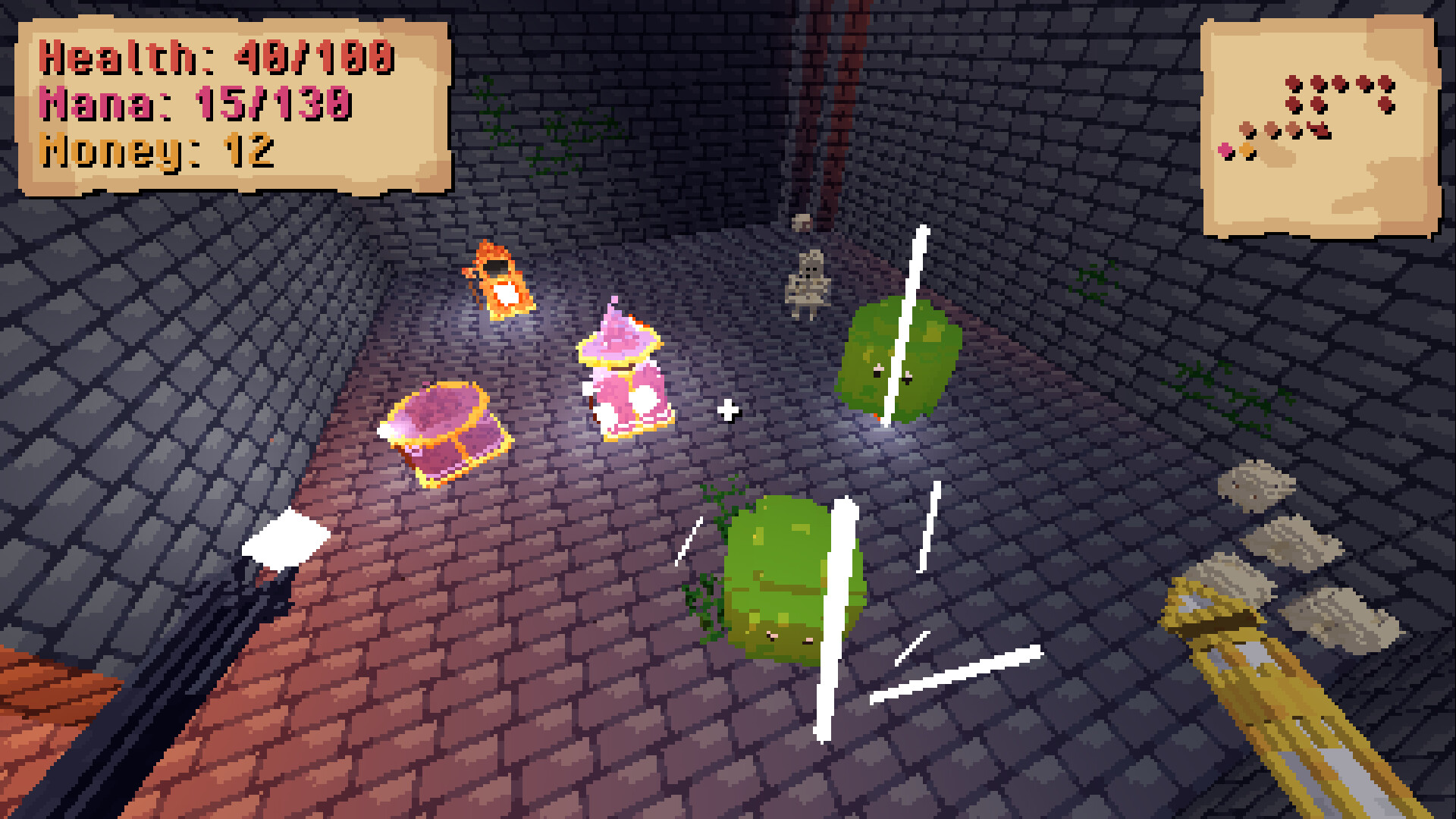Click the orange marker on the minimap
Viewport: 1456px width, 819px height.
[x=1247, y=152]
